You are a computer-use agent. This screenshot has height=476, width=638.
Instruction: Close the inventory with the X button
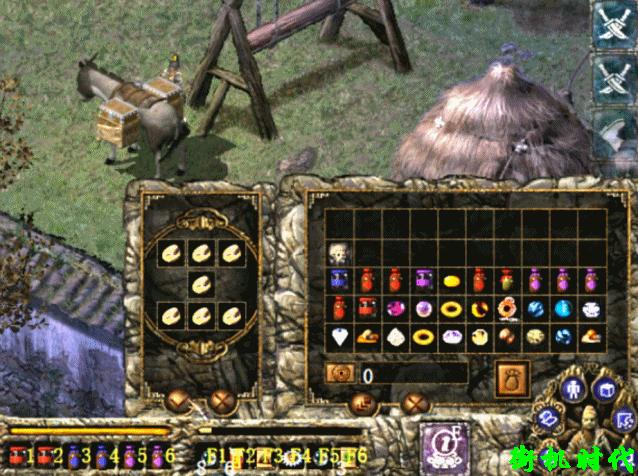[414, 403]
